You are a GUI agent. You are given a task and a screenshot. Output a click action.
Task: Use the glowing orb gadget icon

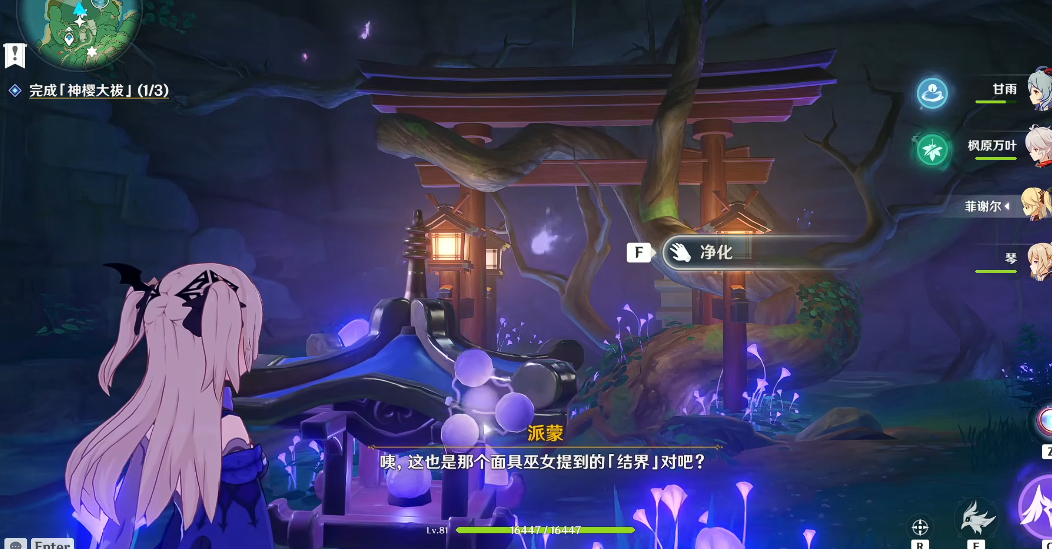pyautogui.click(x=1045, y=420)
